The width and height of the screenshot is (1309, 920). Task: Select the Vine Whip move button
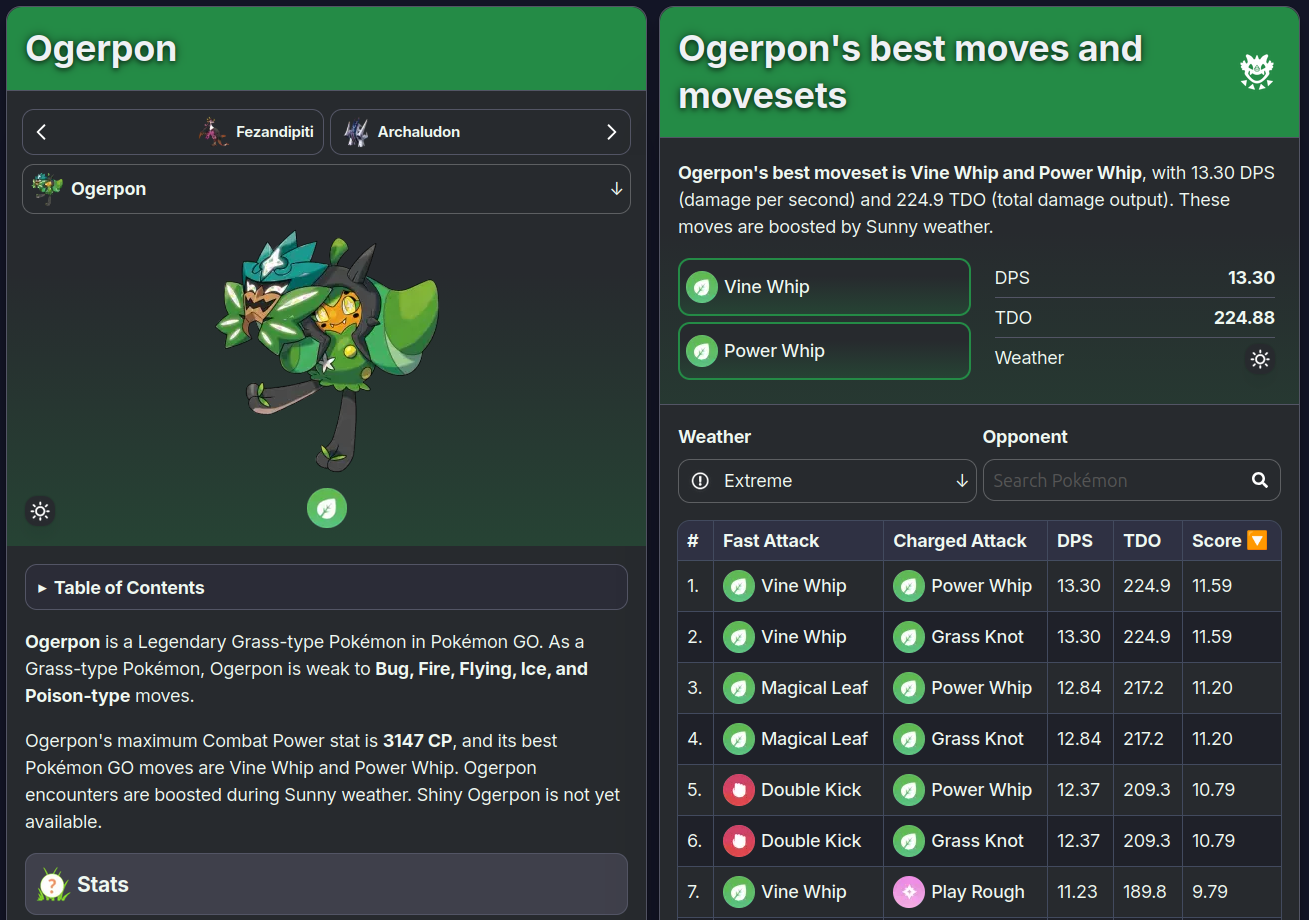coord(824,287)
